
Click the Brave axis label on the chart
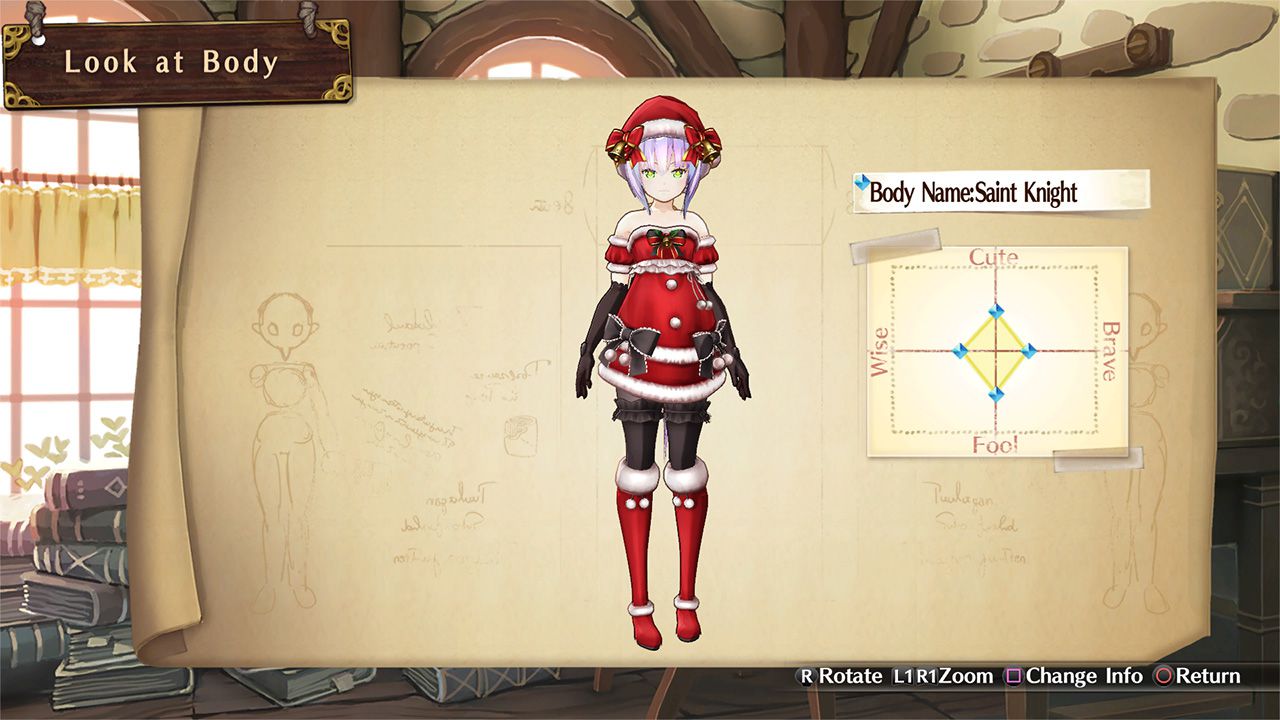(1107, 350)
